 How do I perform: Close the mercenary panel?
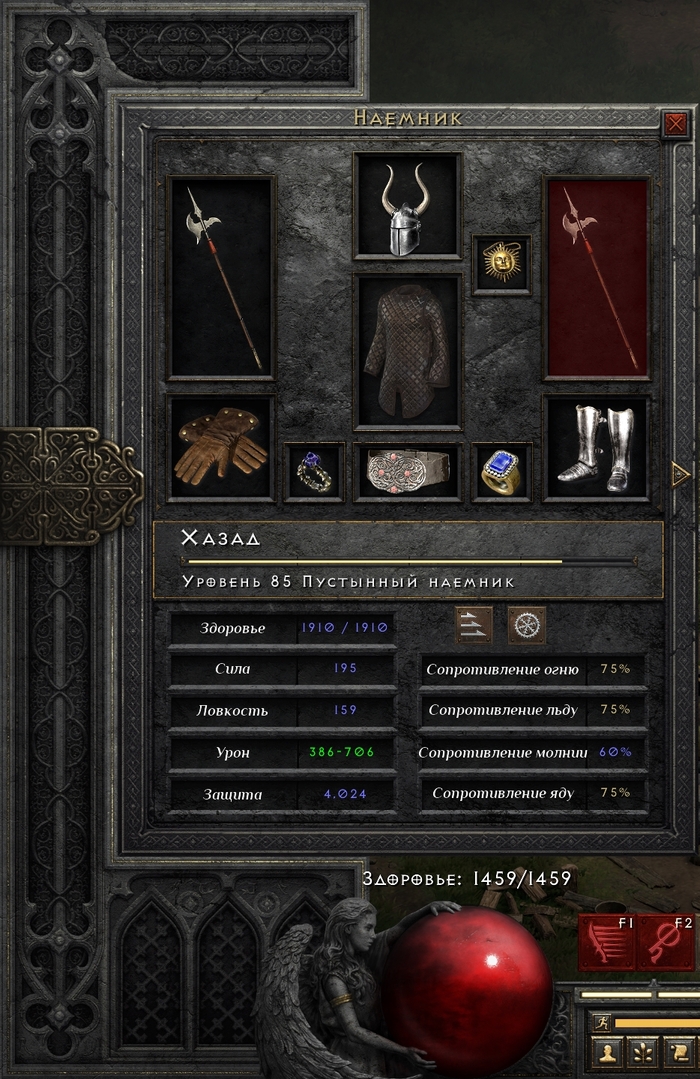pos(675,124)
